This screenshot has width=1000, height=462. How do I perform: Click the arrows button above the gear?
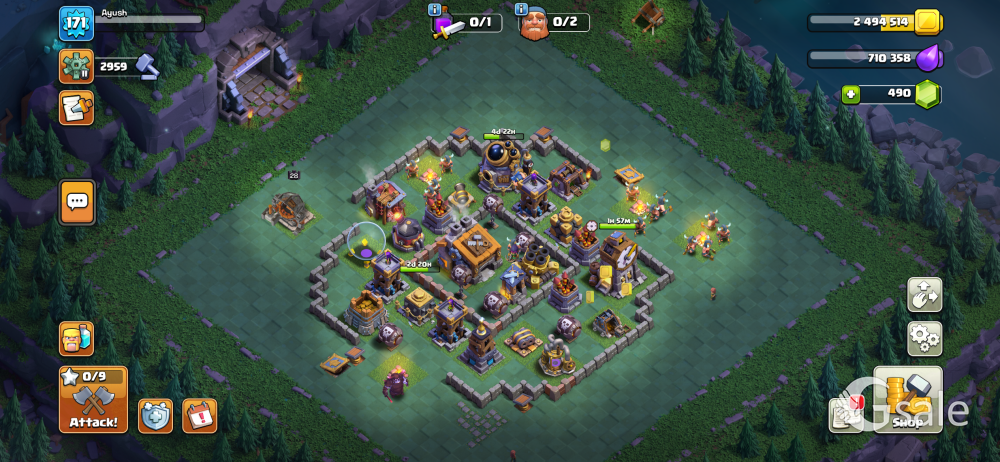pos(924,295)
